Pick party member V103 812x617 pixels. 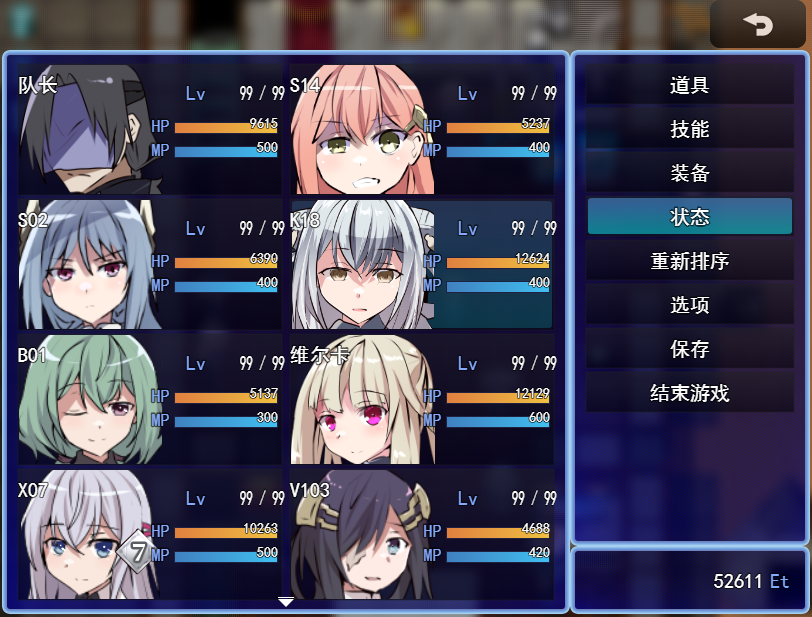click(422, 534)
